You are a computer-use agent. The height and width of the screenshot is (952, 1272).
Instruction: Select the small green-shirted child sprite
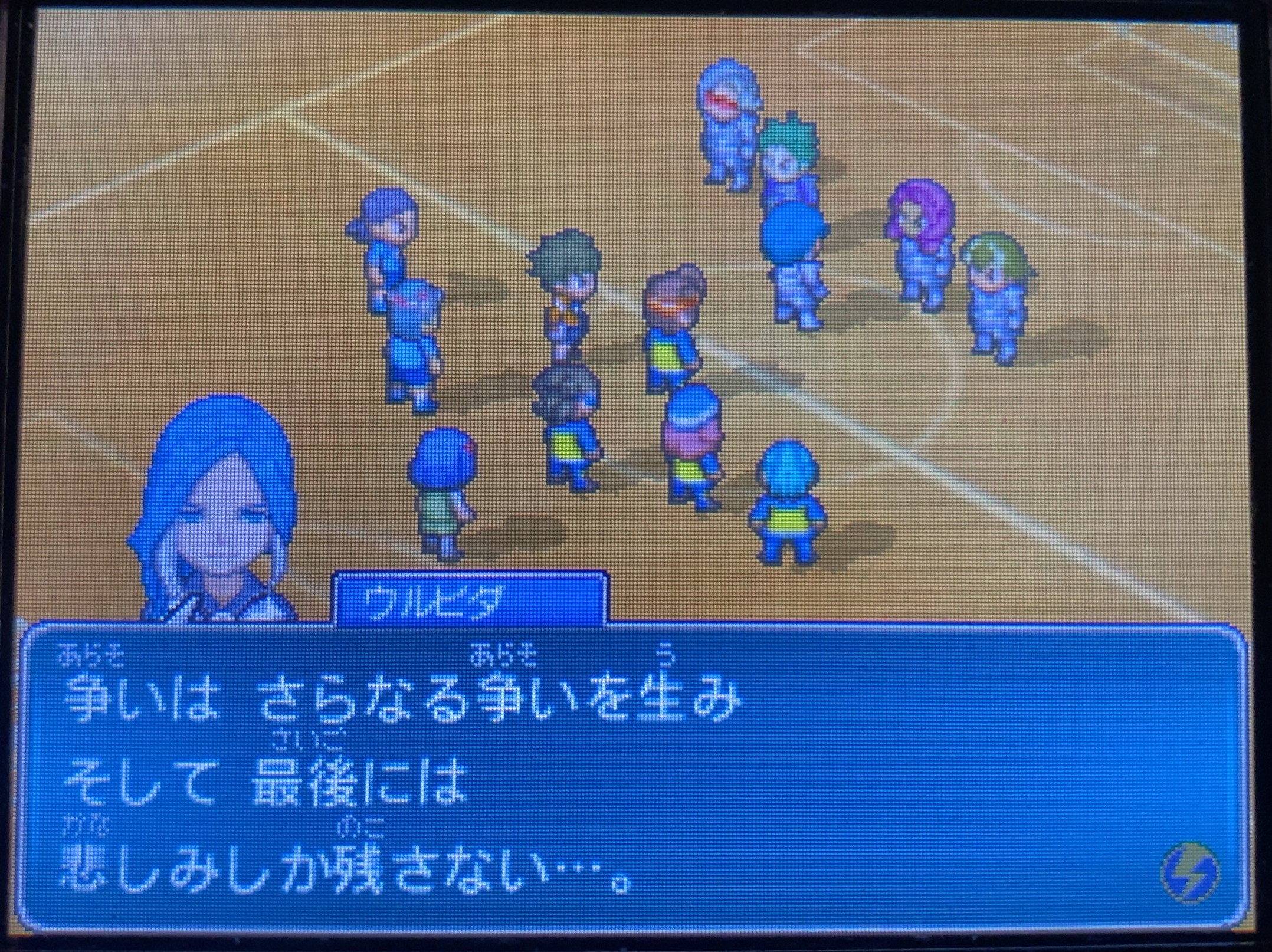click(442, 495)
